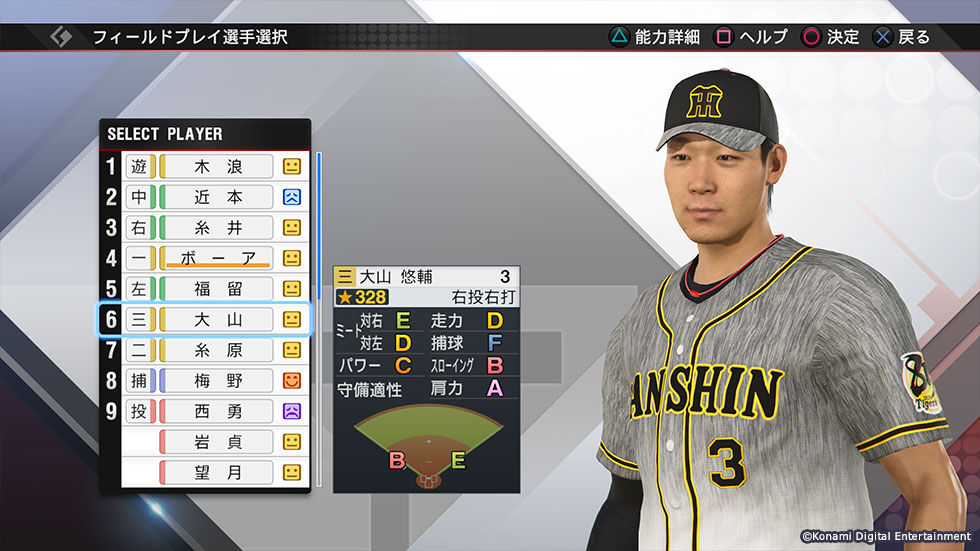Choose pitcher 西勇 in slot nine
The width and height of the screenshot is (980, 551).
click(x=218, y=411)
